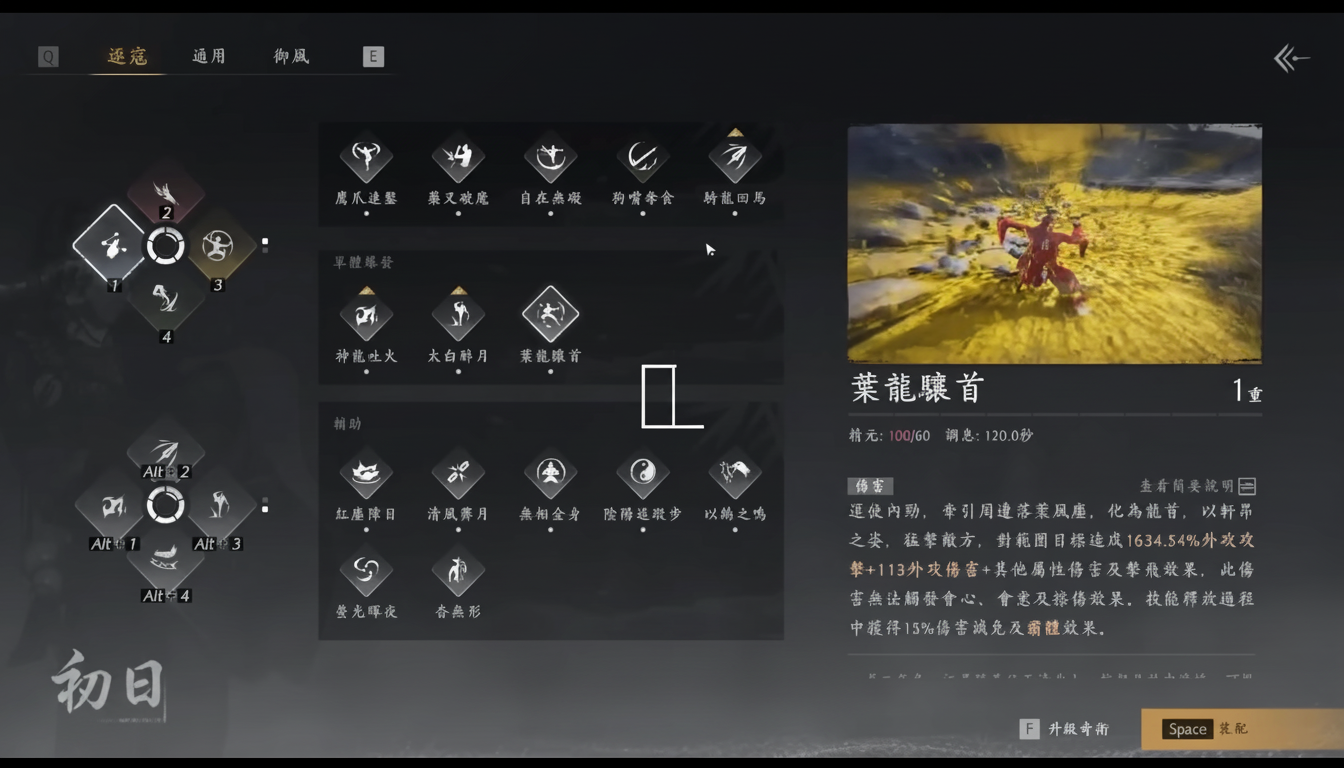This screenshot has width=1344, height=768.
Task: Switch to the 御風 tab
Action: 290,57
